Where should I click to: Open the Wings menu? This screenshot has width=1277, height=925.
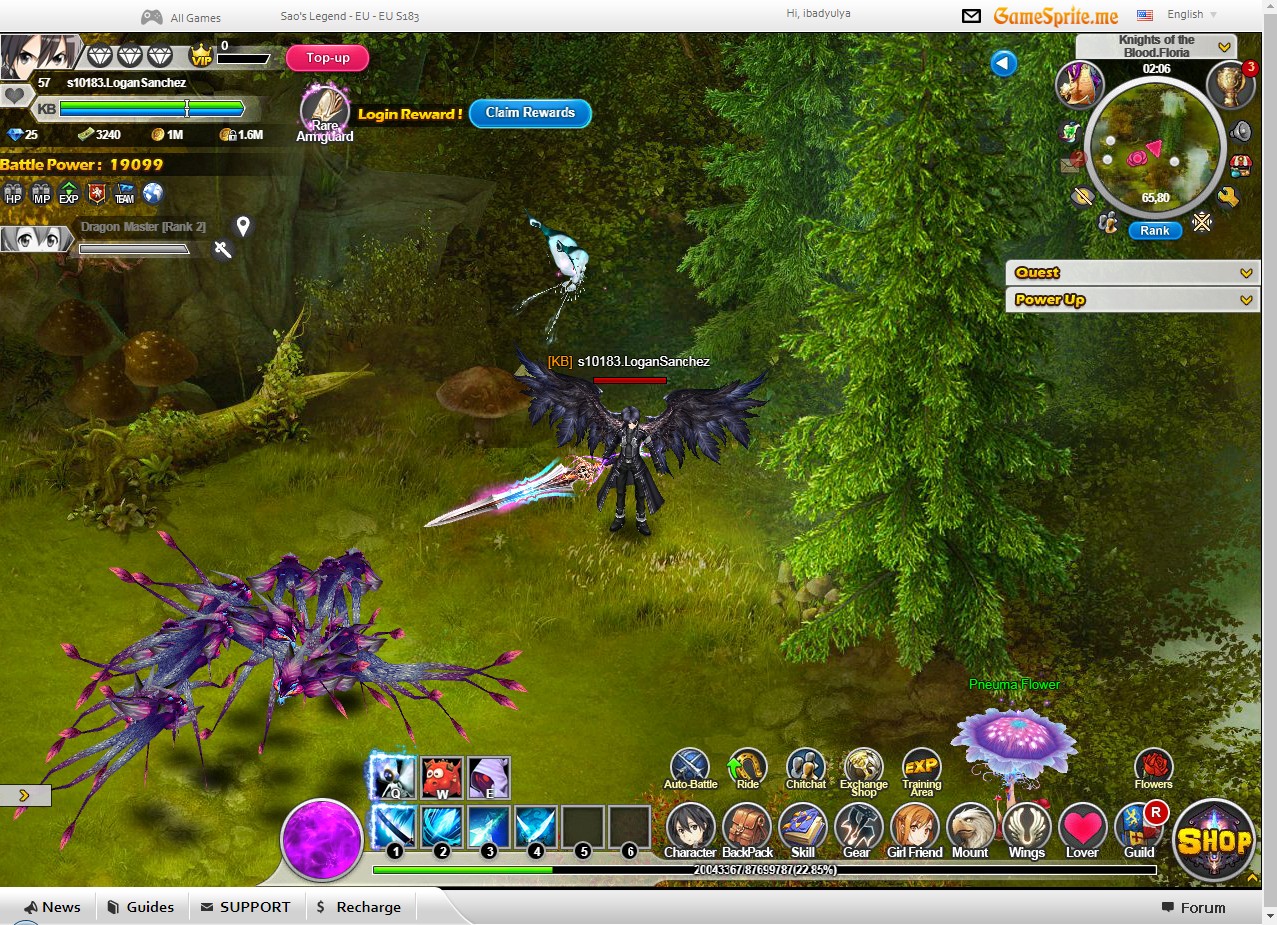pos(1026,829)
